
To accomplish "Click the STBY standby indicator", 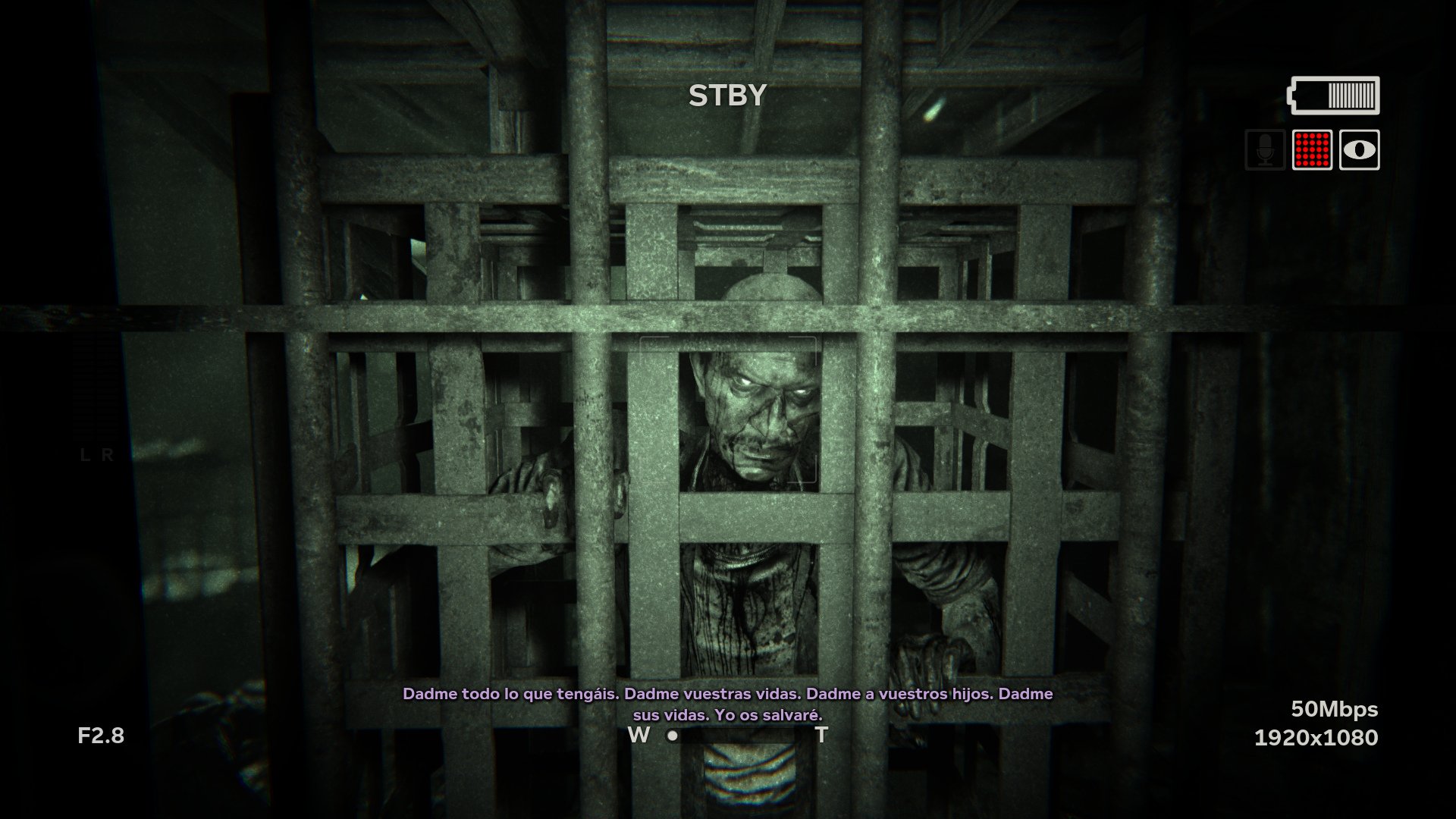I will point(726,95).
